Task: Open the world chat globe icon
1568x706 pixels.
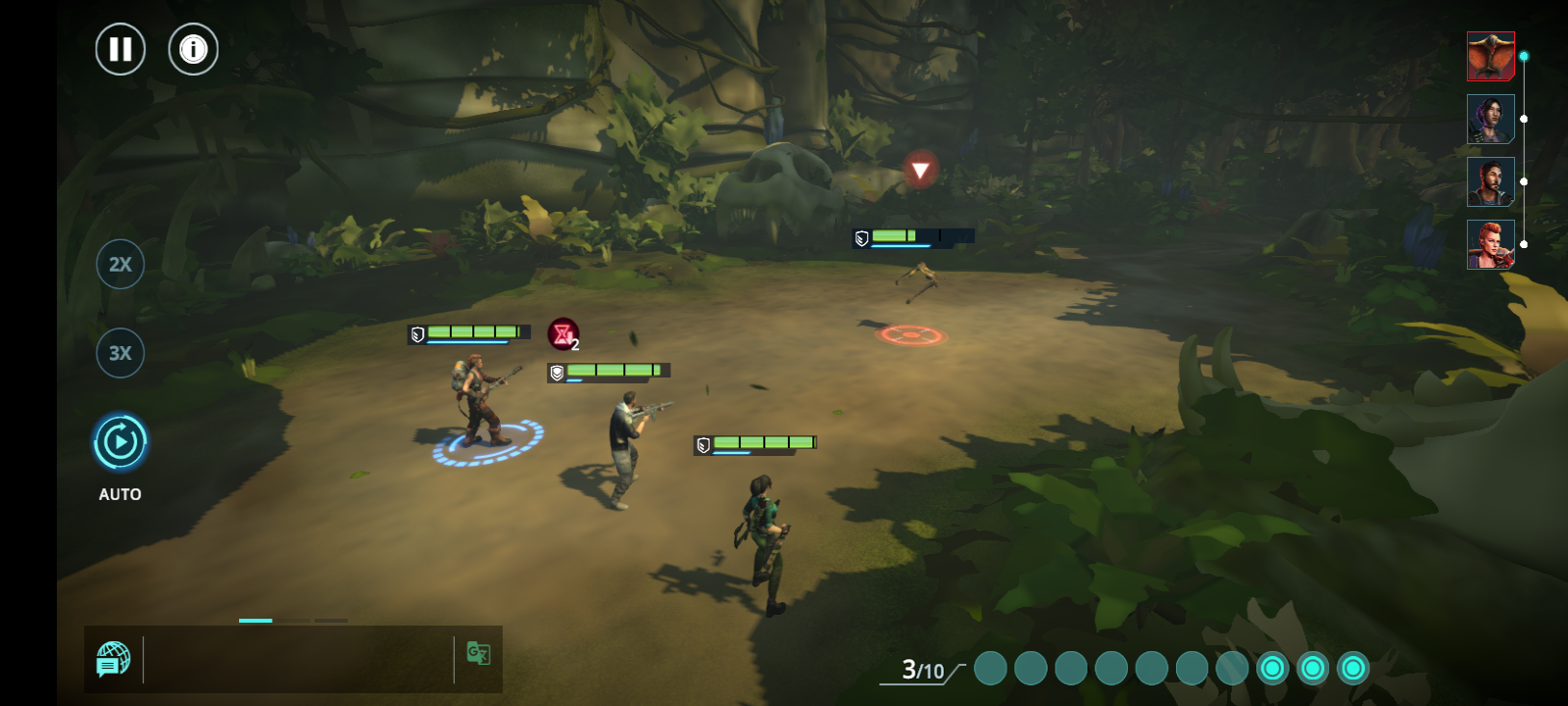Action: [114, 659]
